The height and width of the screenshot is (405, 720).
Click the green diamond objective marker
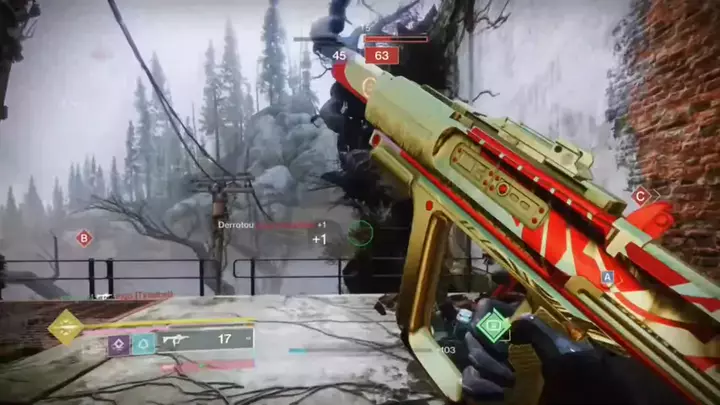492,326
